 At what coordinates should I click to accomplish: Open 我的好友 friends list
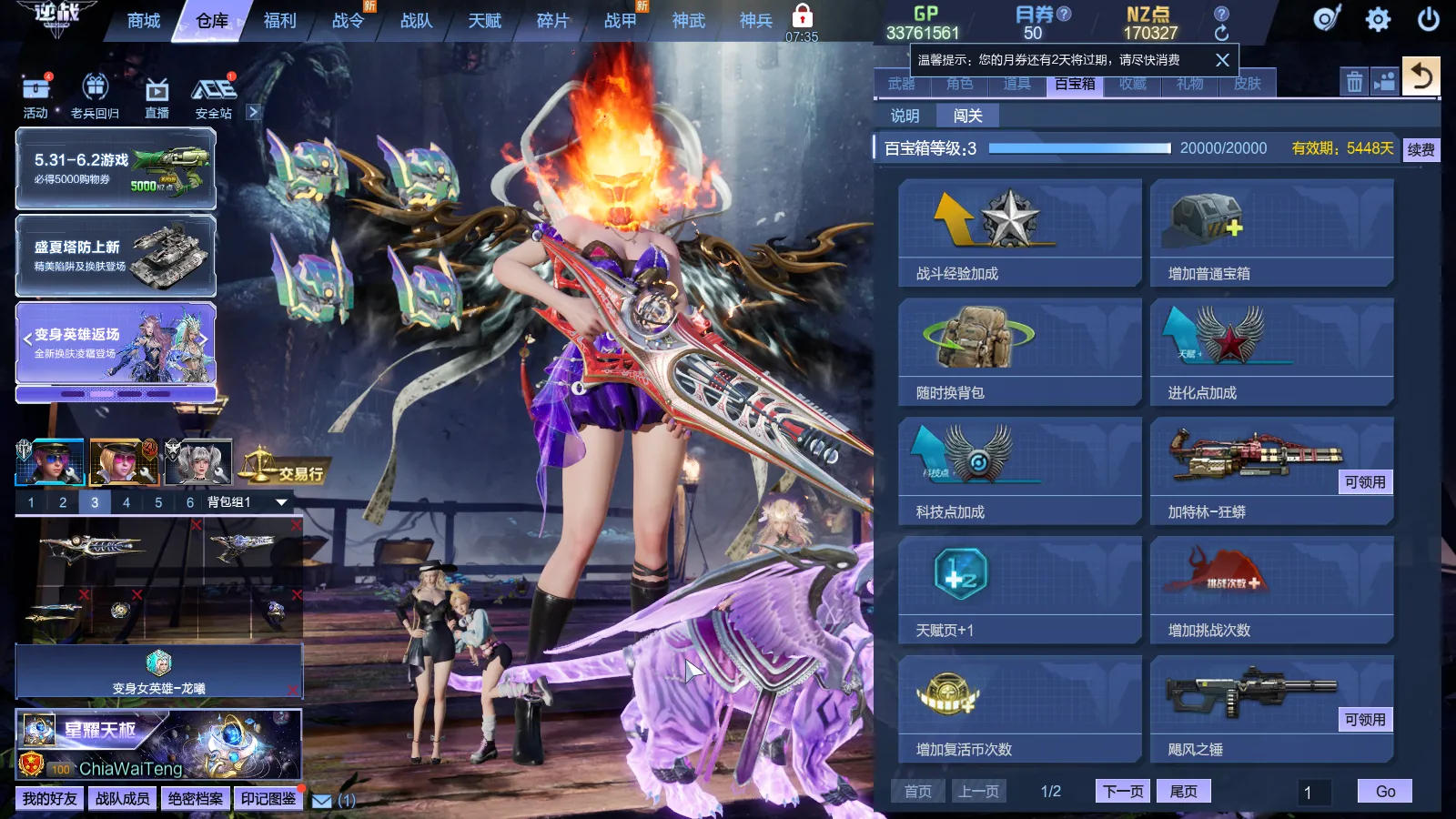tap(50, 798)
